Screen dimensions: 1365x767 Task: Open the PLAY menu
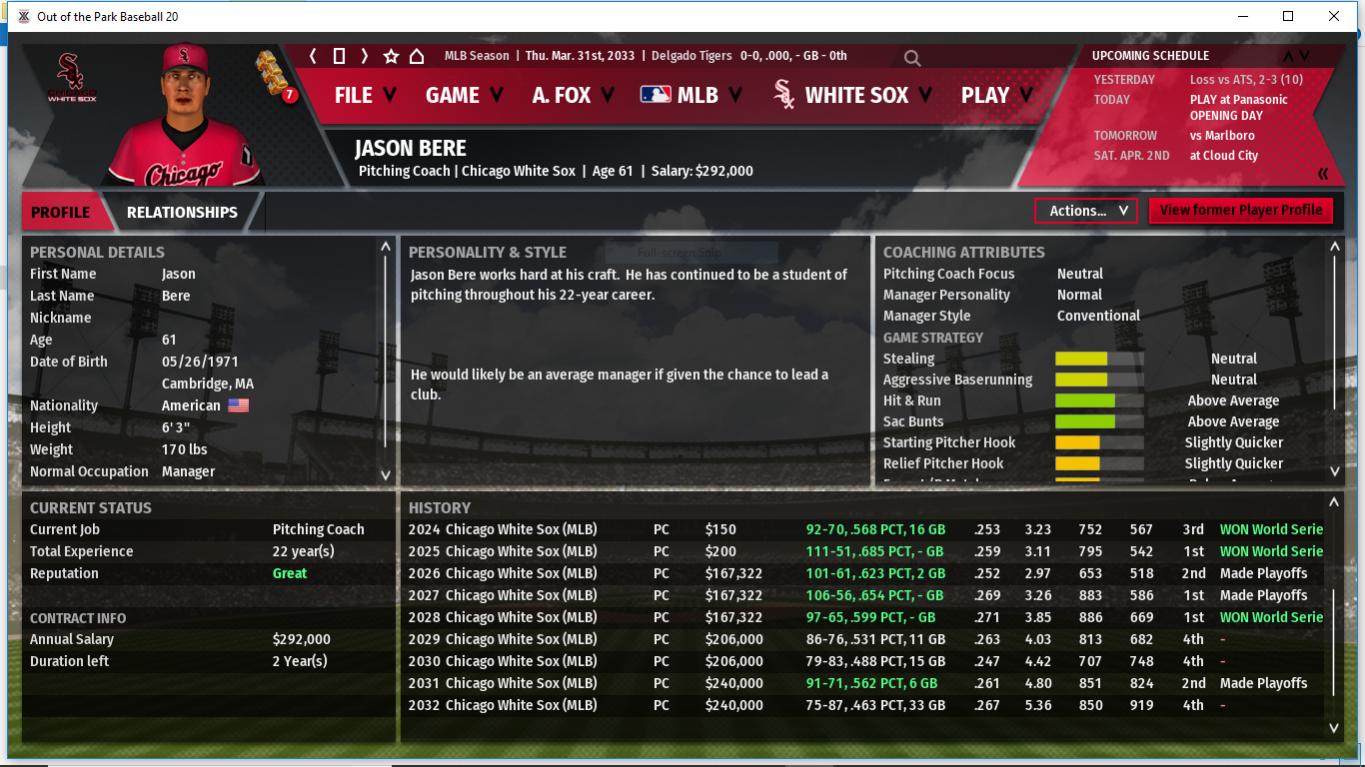[x=996, y=95]
